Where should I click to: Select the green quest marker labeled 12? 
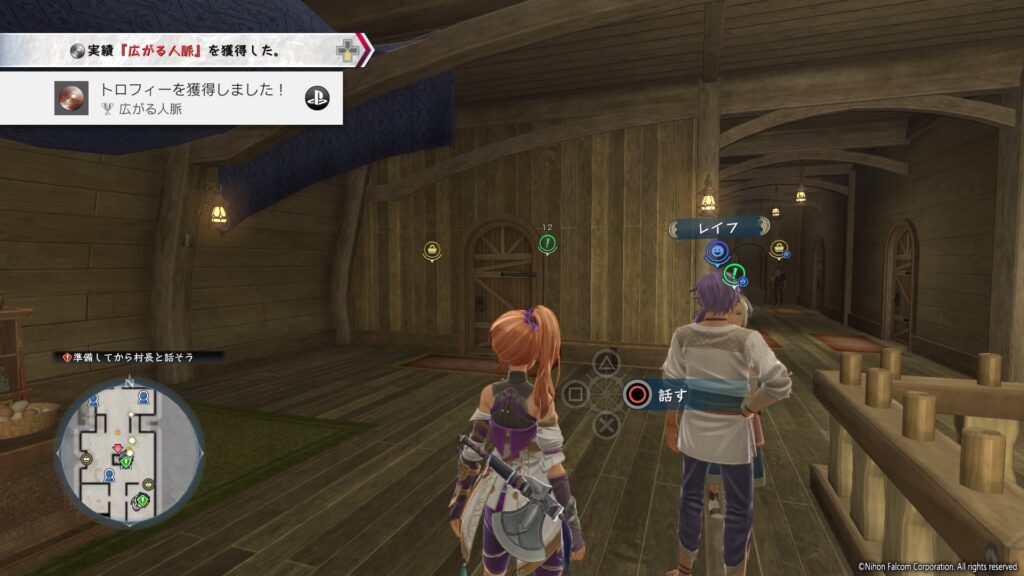(547, 241)
